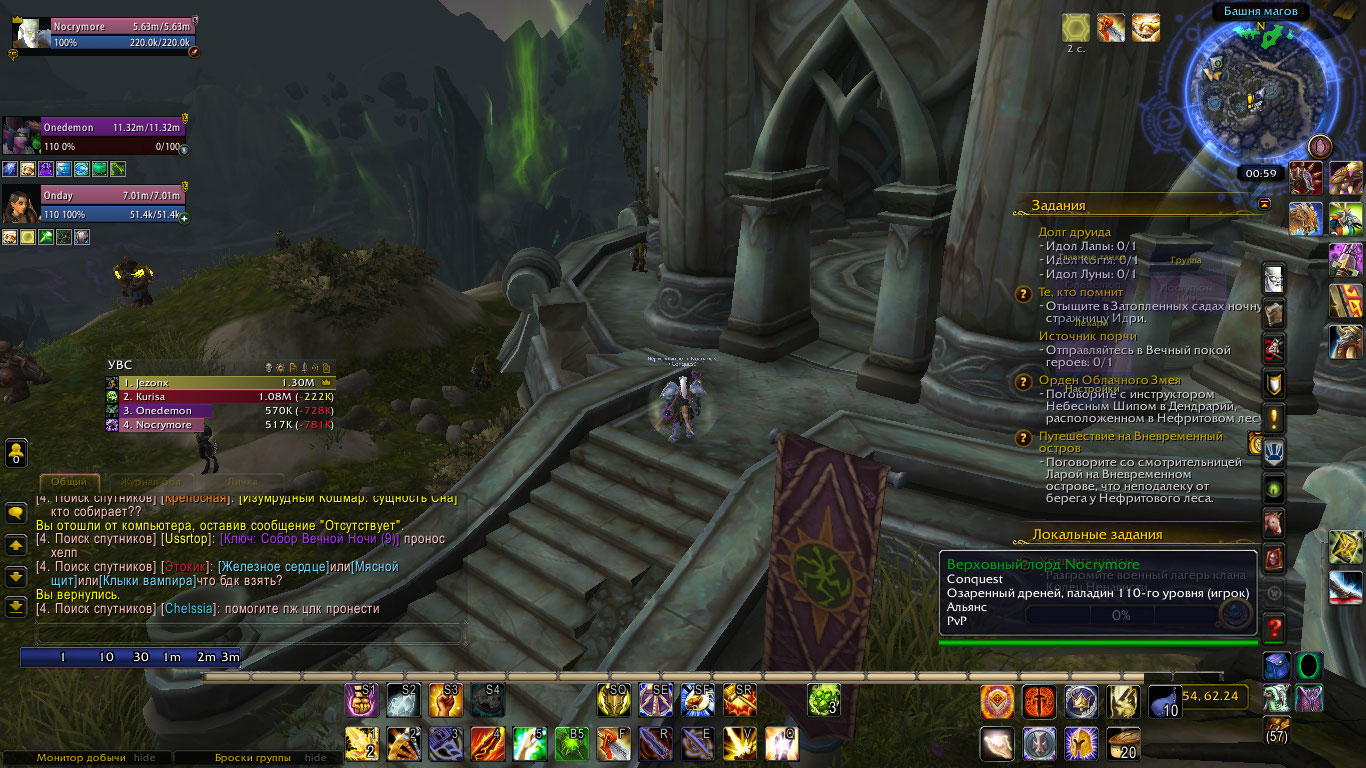This screenshot has width=1366, height=768.
Task: Use the green herb item with count 3
Action: click(823, 700)
